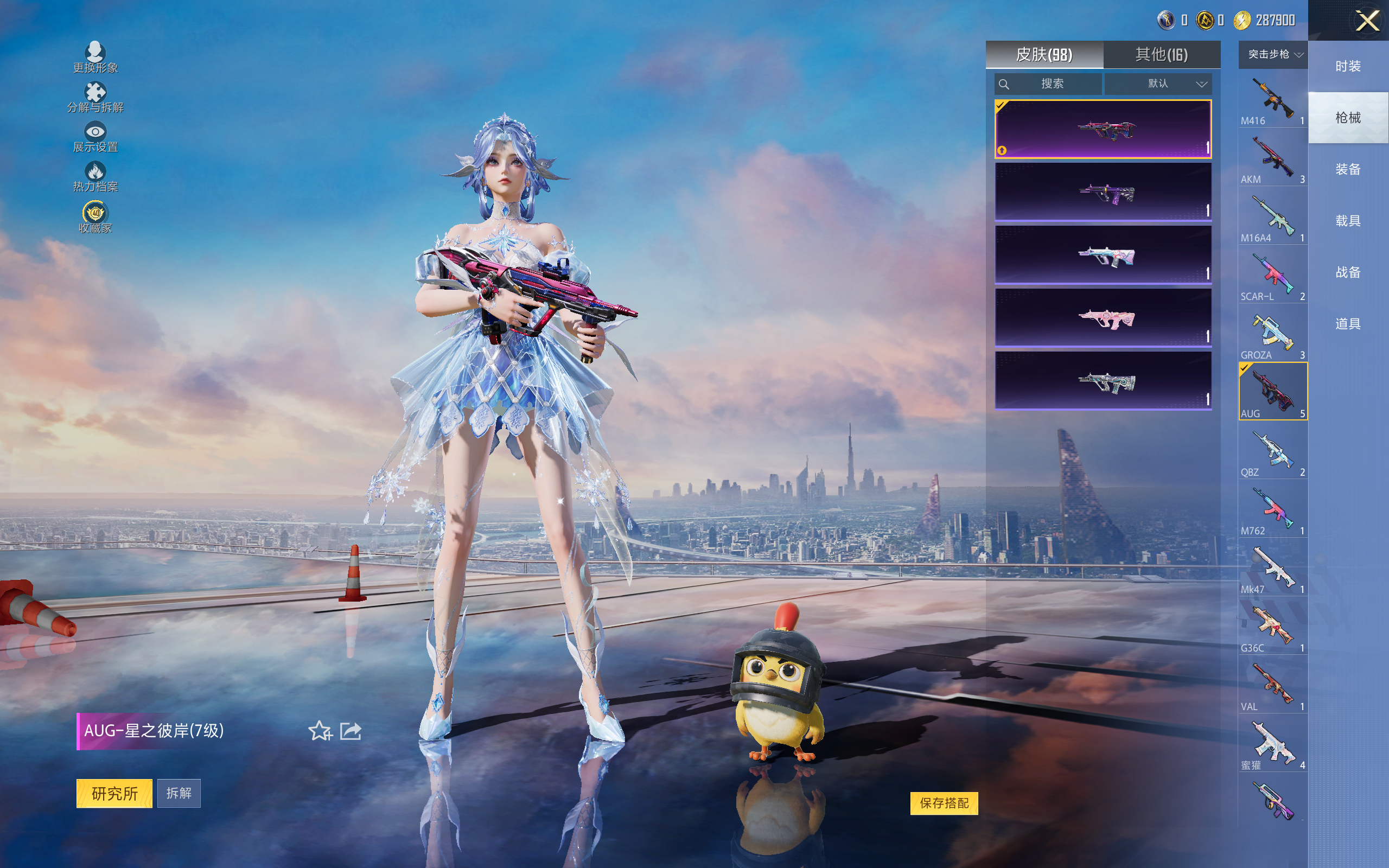Viewport: 1389px width, 868px height.
Task: Choose the 道具 category
Action: point(1348,324)
